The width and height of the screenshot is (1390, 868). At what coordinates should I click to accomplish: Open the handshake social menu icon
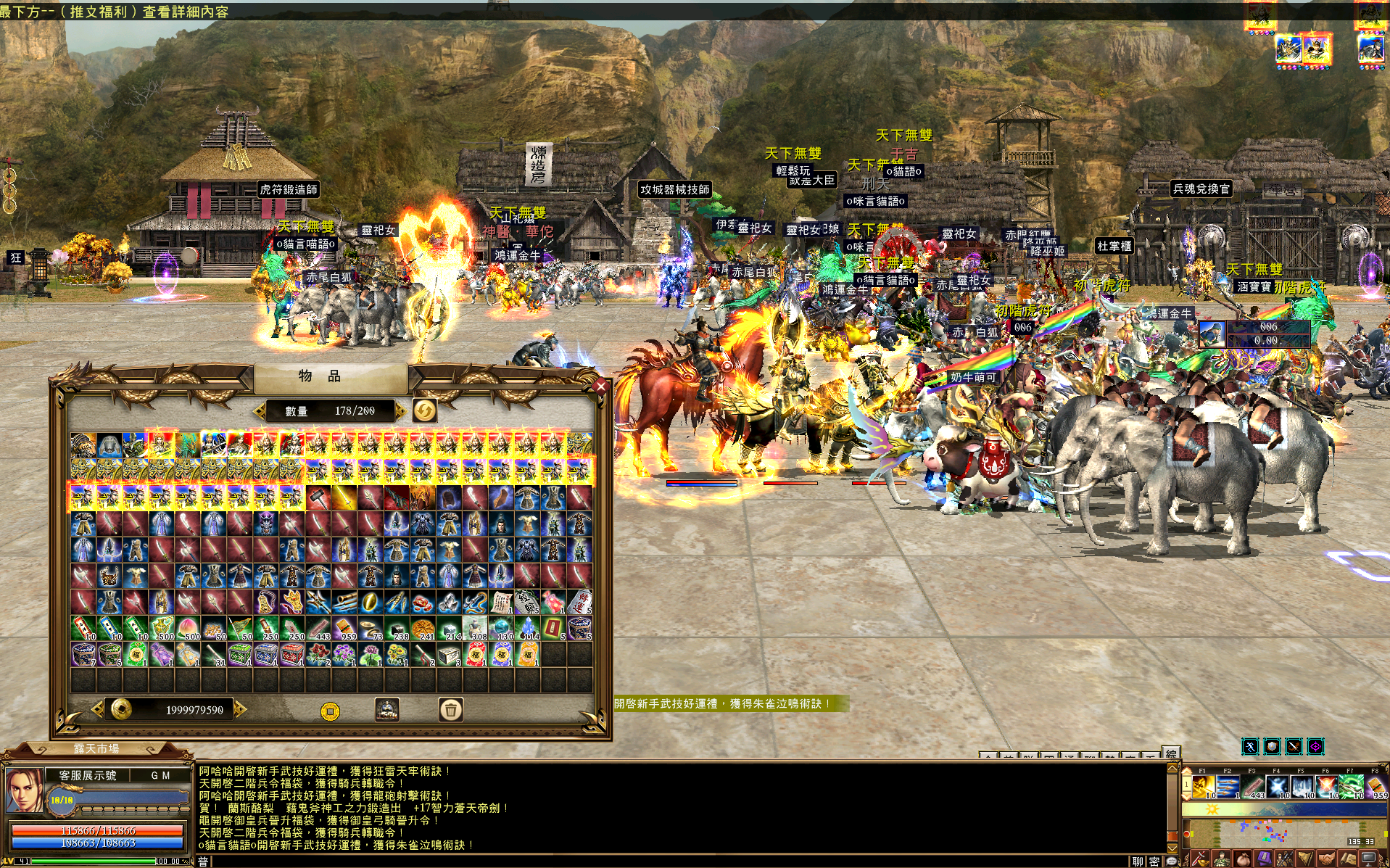click(1327, 861)
